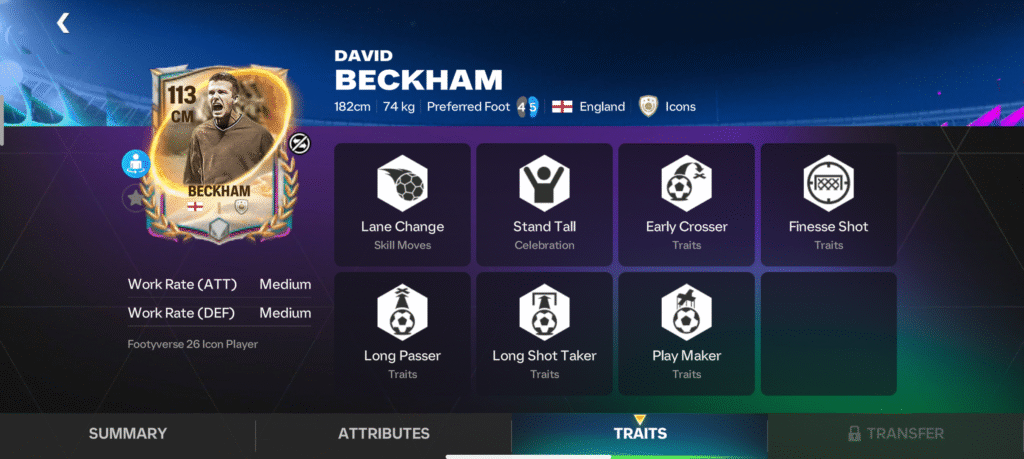1024x459 pixels.
Task: Click the blue player icon beside the card
Action: click(x=136, y=163)
